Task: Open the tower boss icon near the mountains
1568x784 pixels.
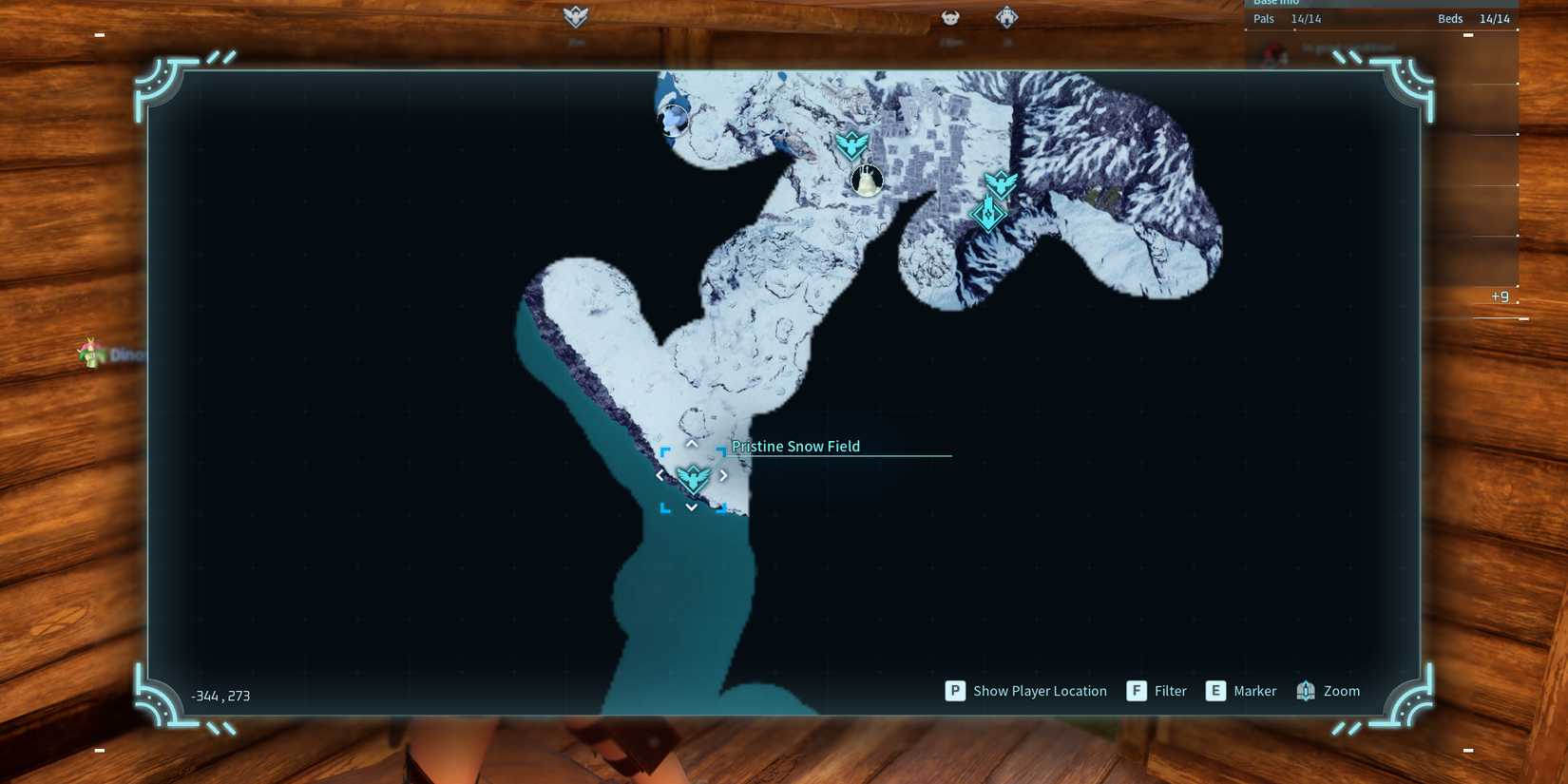Action: (x=988, y=215)
